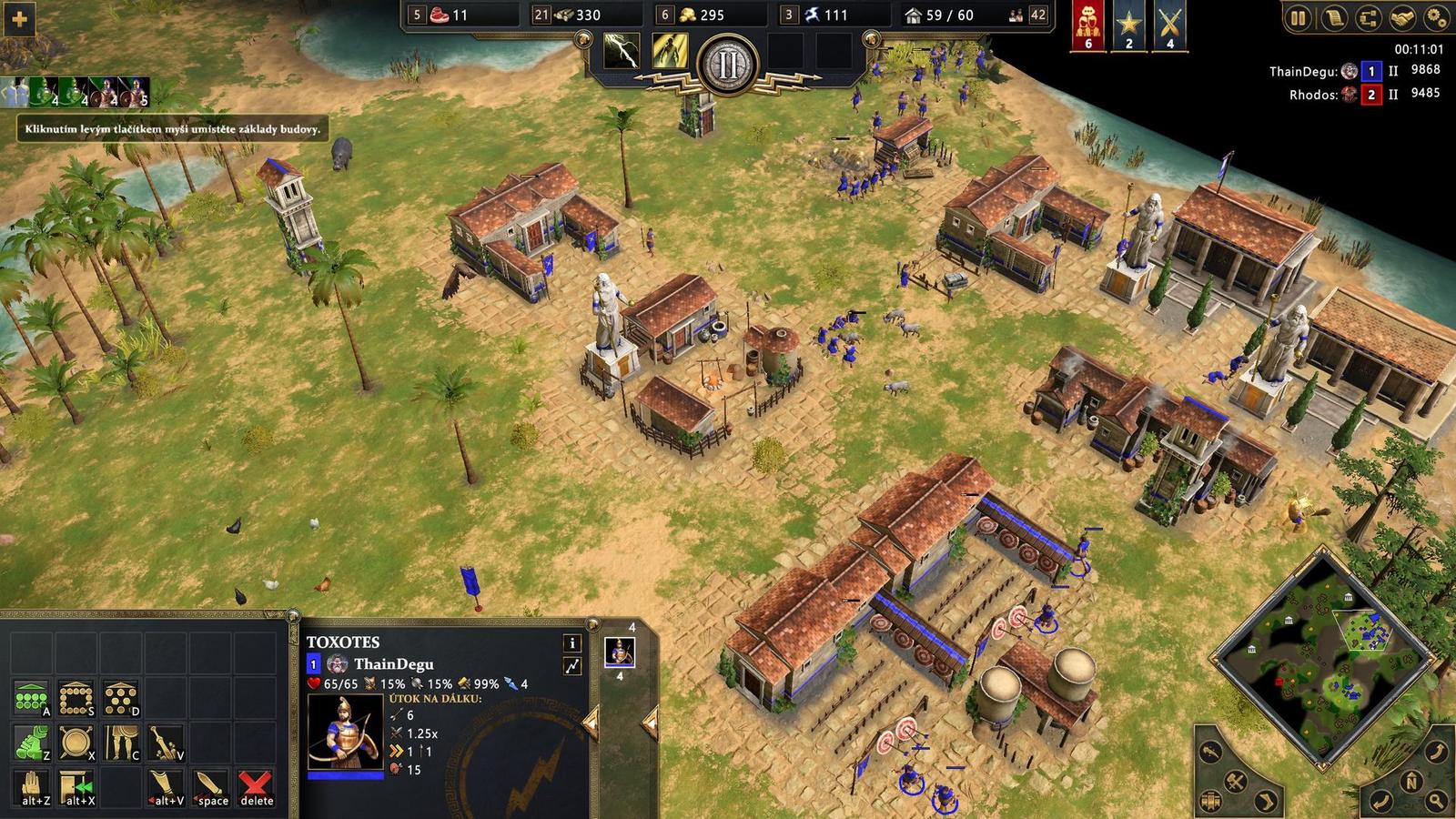Screen dimensions: 1456x819
Task: Open the objectives scroll icon
Action: [x=1334, y=16]
